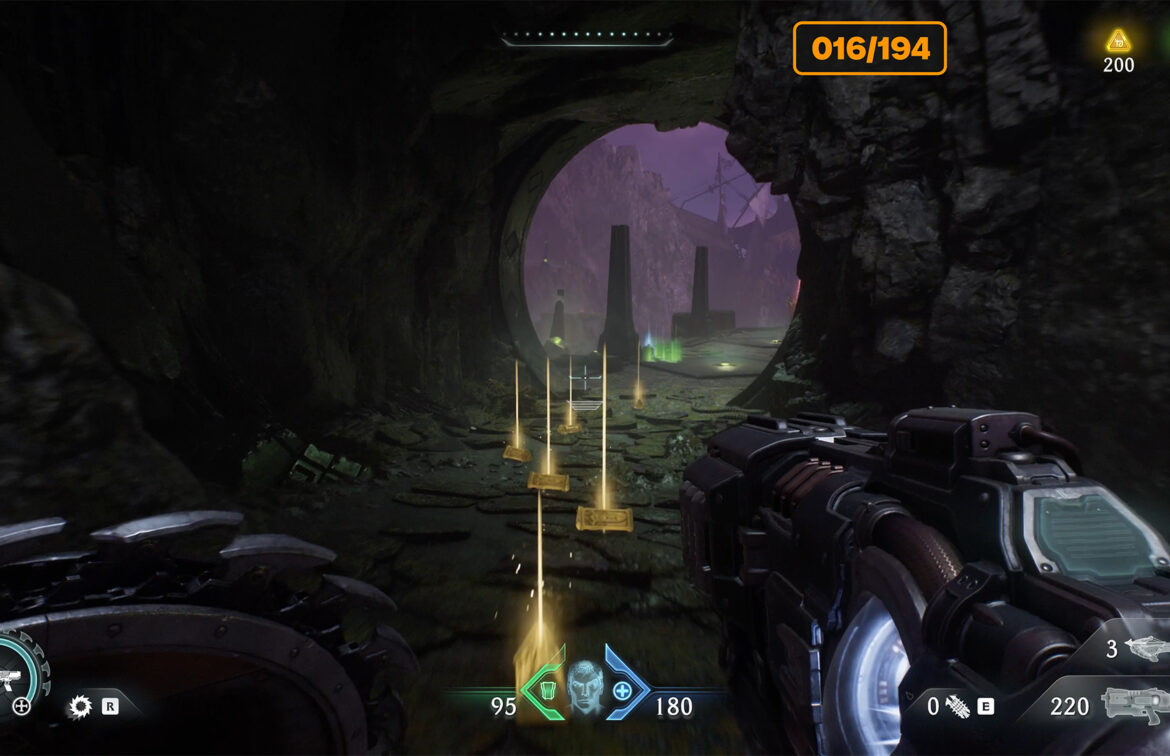This screenshot has height=756, width=1170.
Task: Activate the shield saw blade icon
Action: [80, 708]
